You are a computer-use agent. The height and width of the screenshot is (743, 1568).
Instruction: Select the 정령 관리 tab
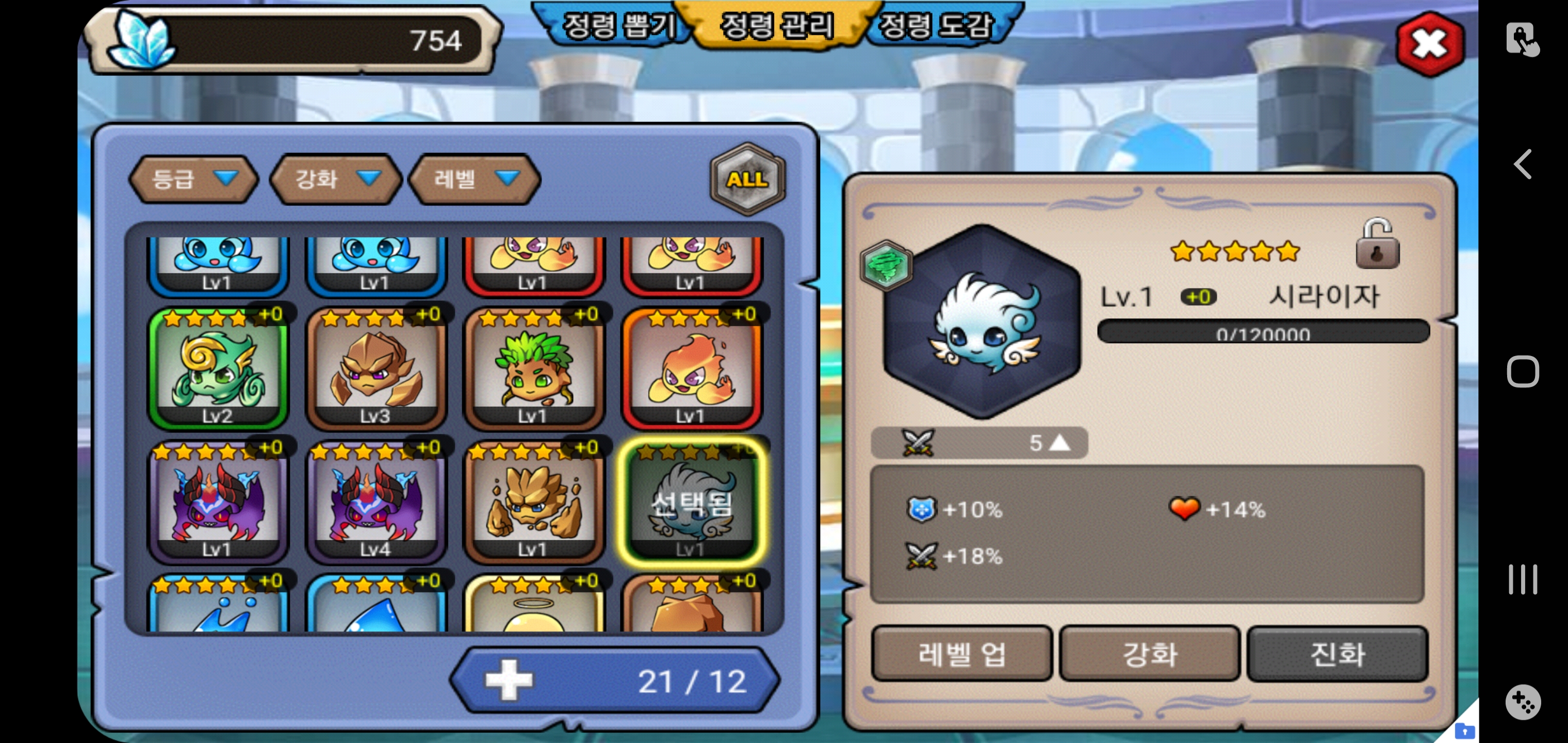coord(777,27)
